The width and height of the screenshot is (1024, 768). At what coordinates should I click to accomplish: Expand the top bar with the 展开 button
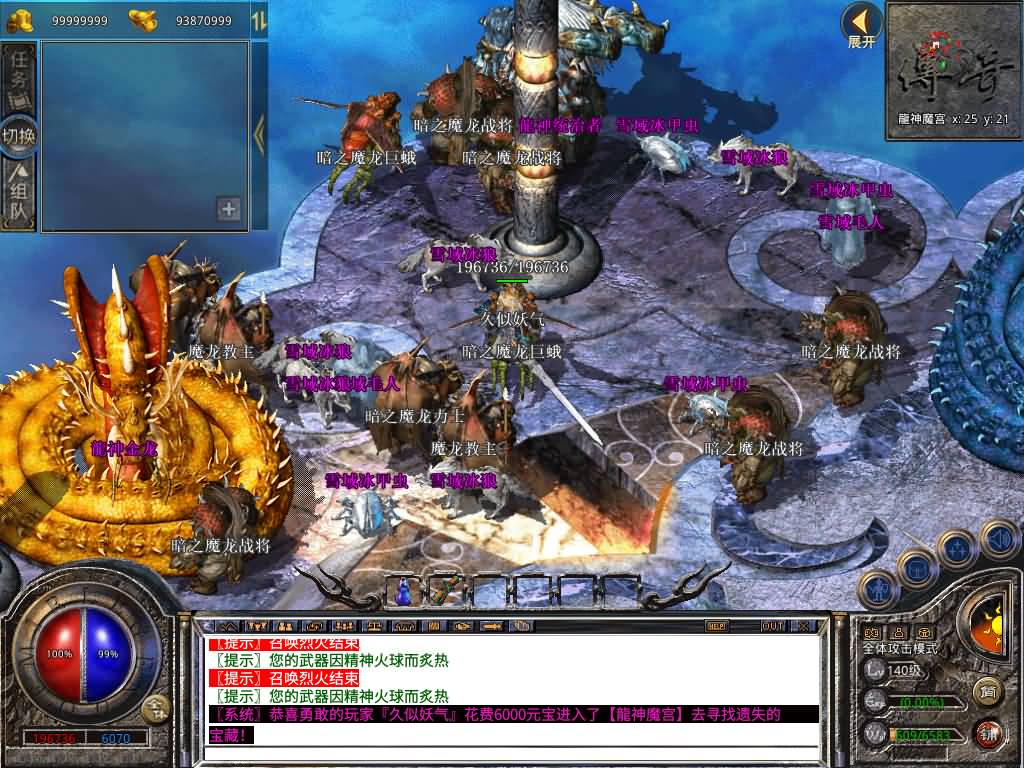pos(861,26)
